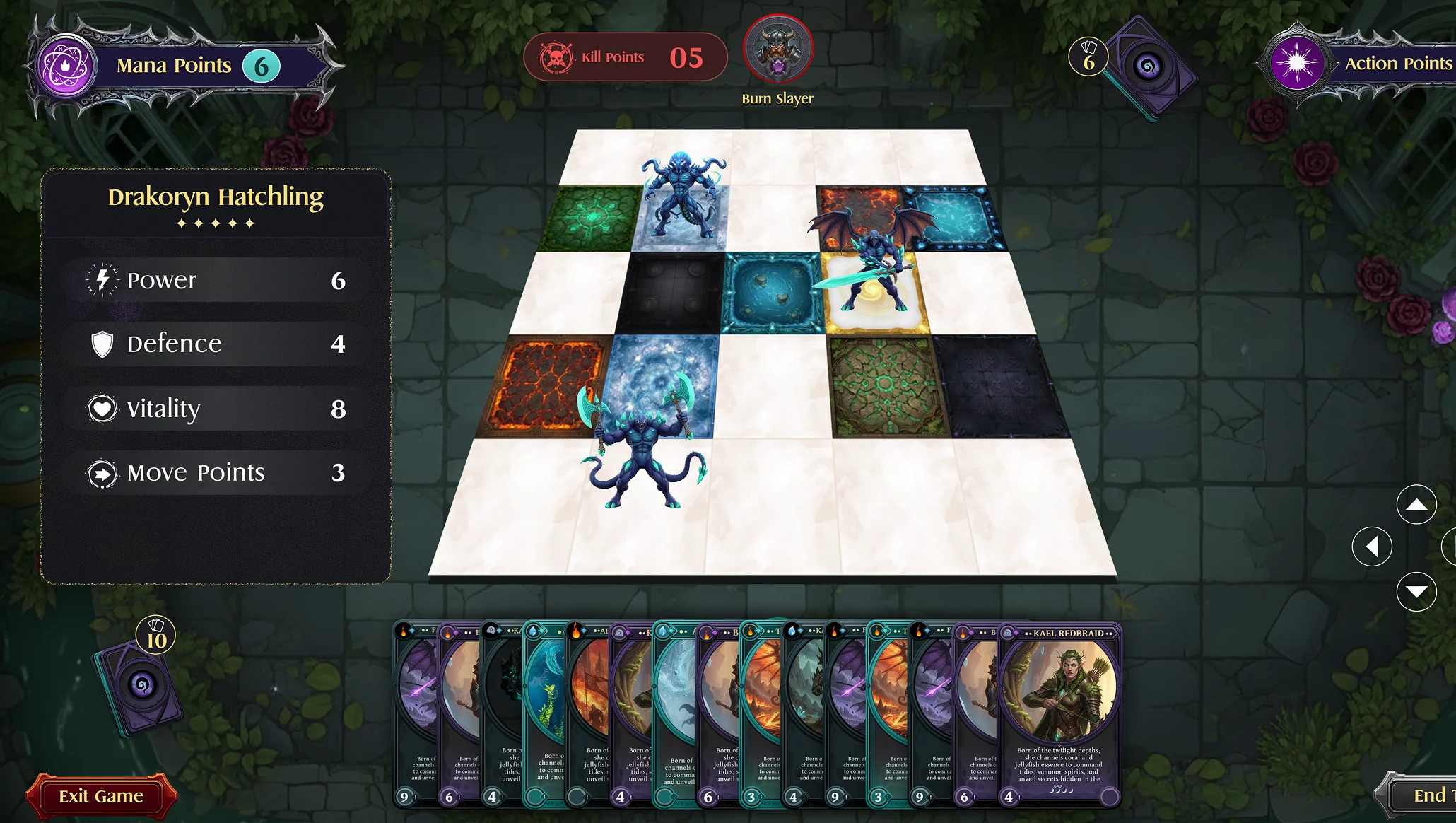
Task: End the current turn
Action: [1422, 796]
